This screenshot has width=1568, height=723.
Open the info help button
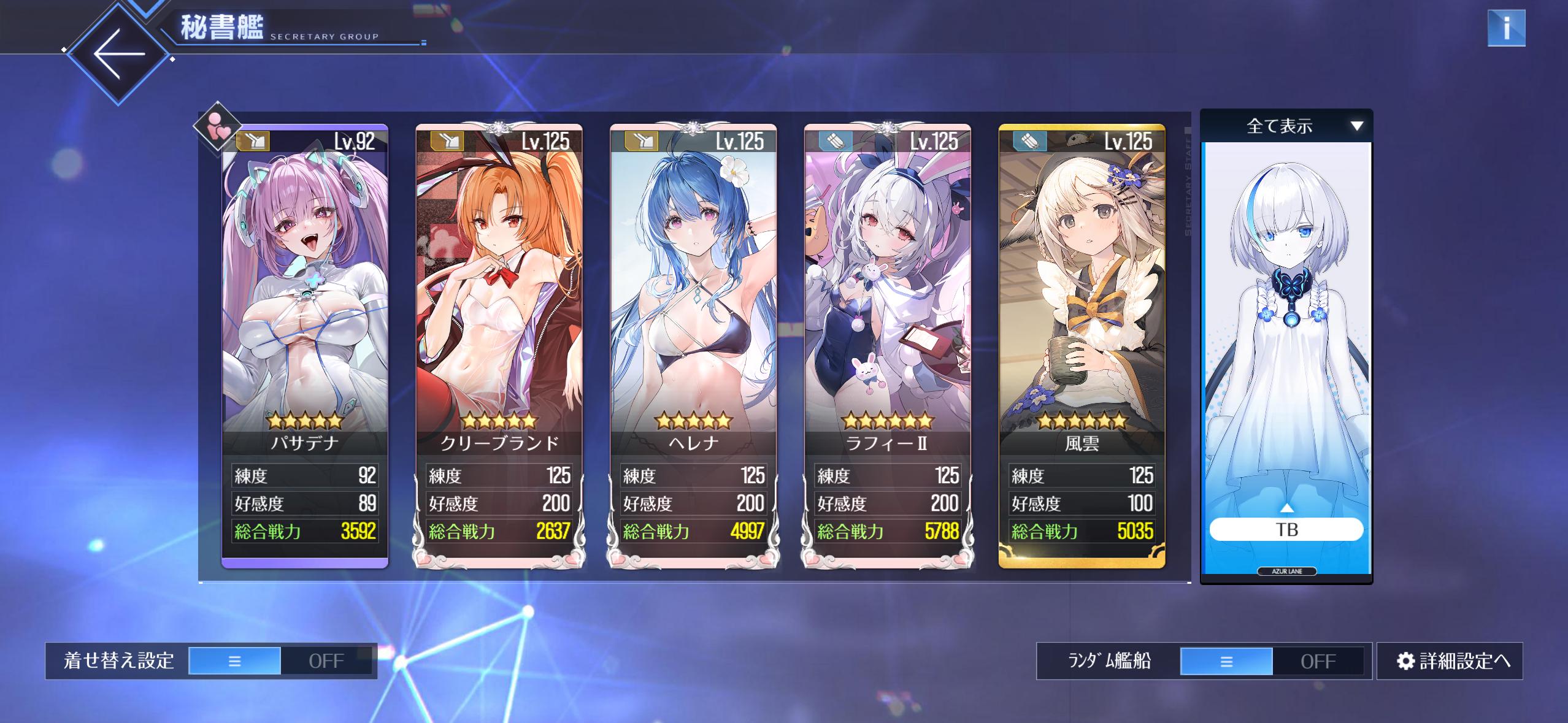(1505, 28)
